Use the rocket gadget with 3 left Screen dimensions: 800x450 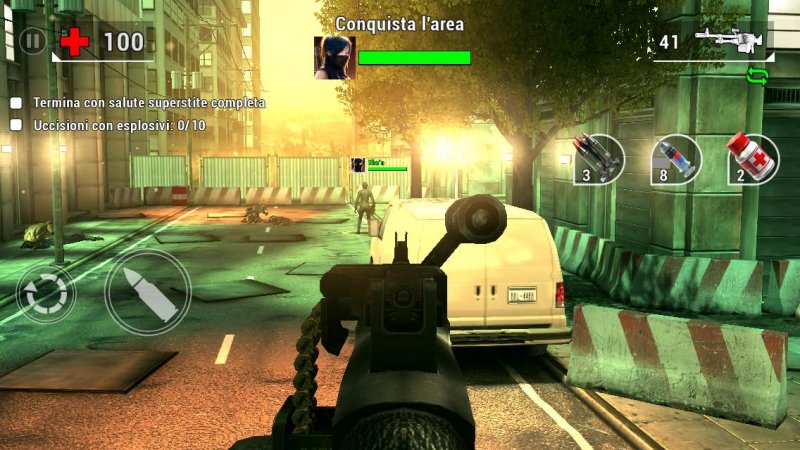click(x=599, y=158)
